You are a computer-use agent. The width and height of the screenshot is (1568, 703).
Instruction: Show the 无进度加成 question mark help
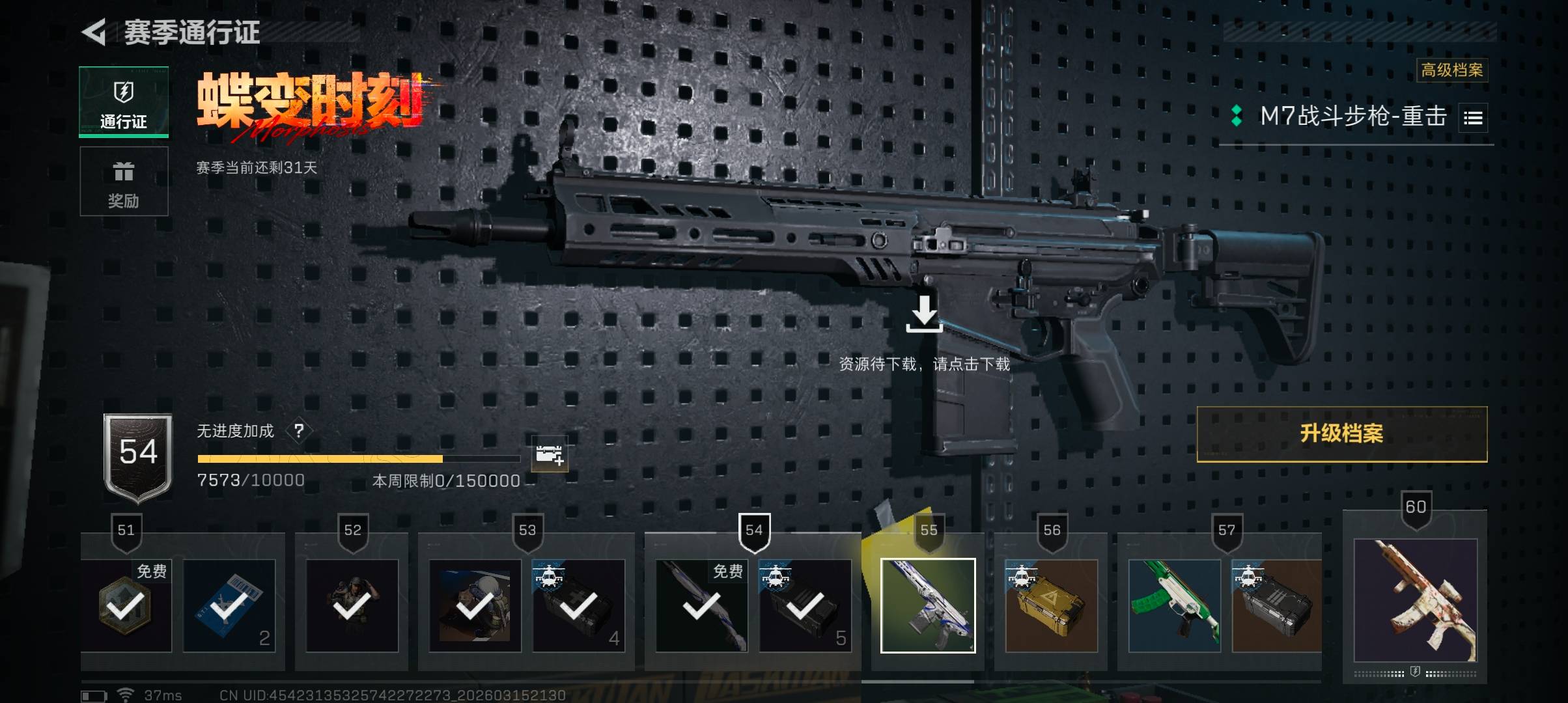pyautogui.click(x=299, y=431)
